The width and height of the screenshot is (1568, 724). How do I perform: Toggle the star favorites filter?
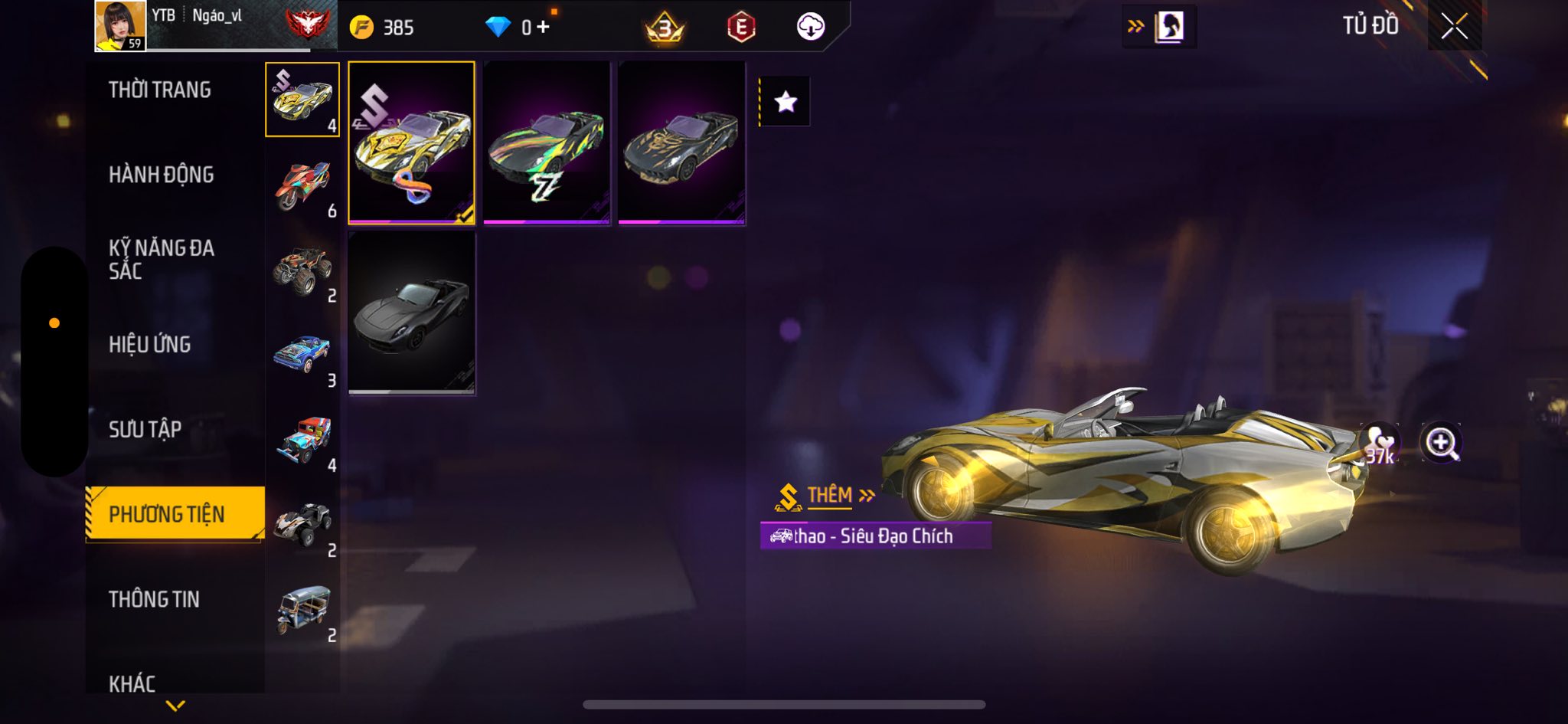pyautogui.click(x=786, y=102)
